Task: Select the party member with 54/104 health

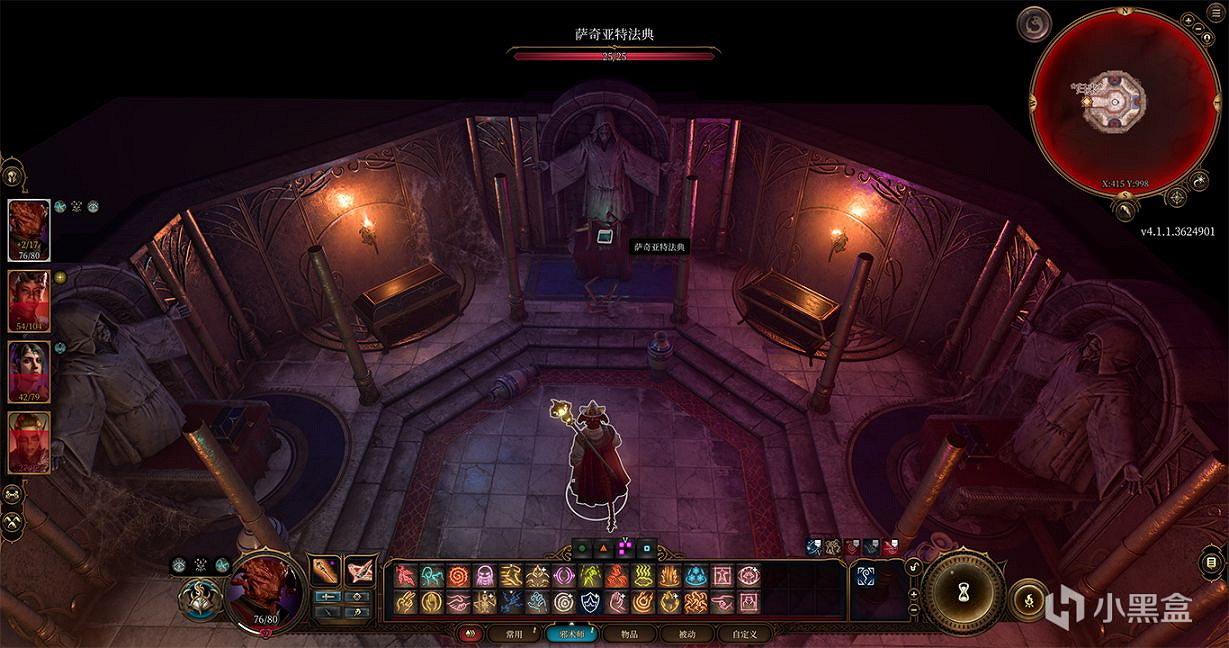Action: click(x=29, y=299)
